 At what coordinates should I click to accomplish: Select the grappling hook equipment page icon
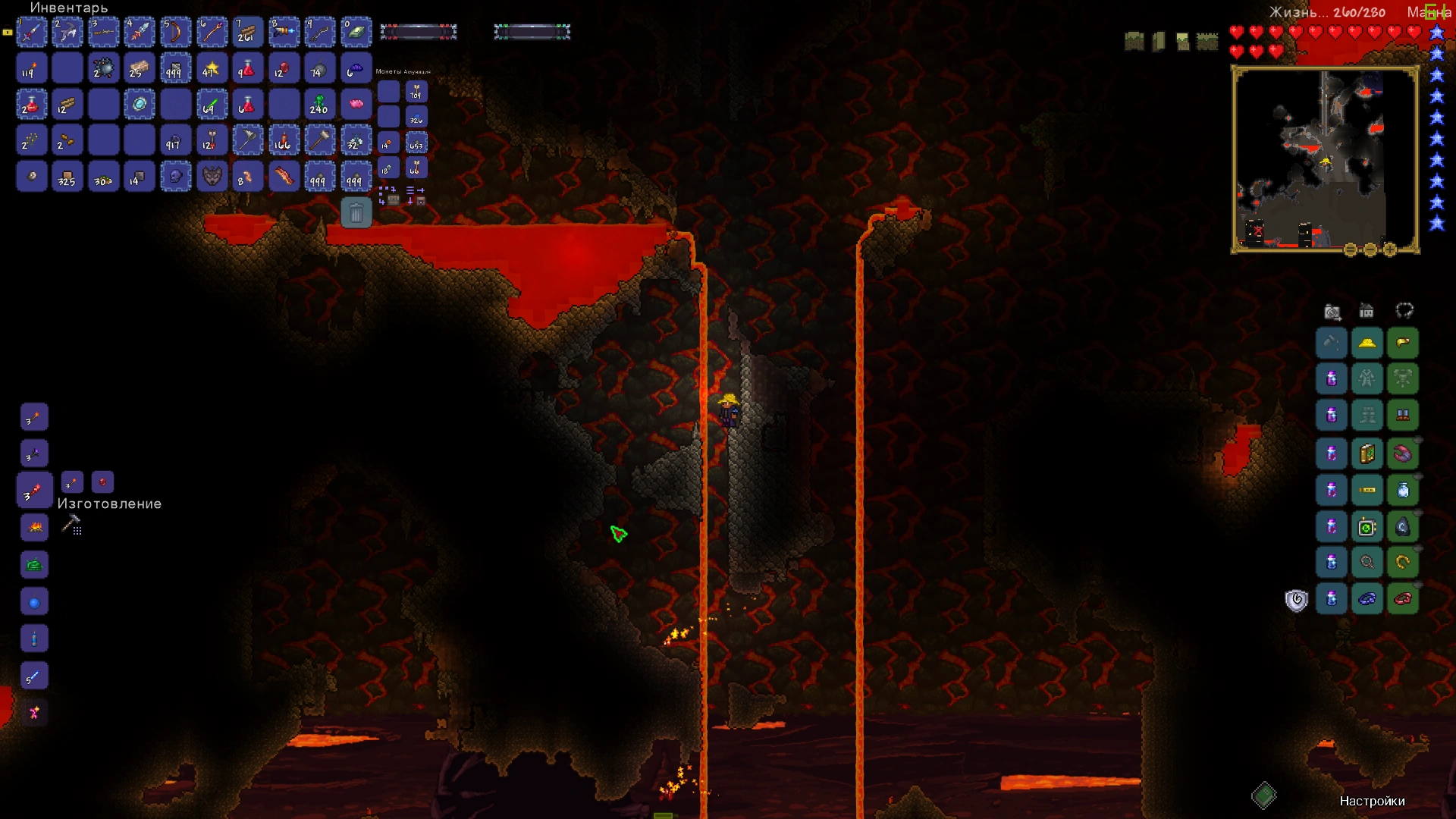(x=1405, y=311)
